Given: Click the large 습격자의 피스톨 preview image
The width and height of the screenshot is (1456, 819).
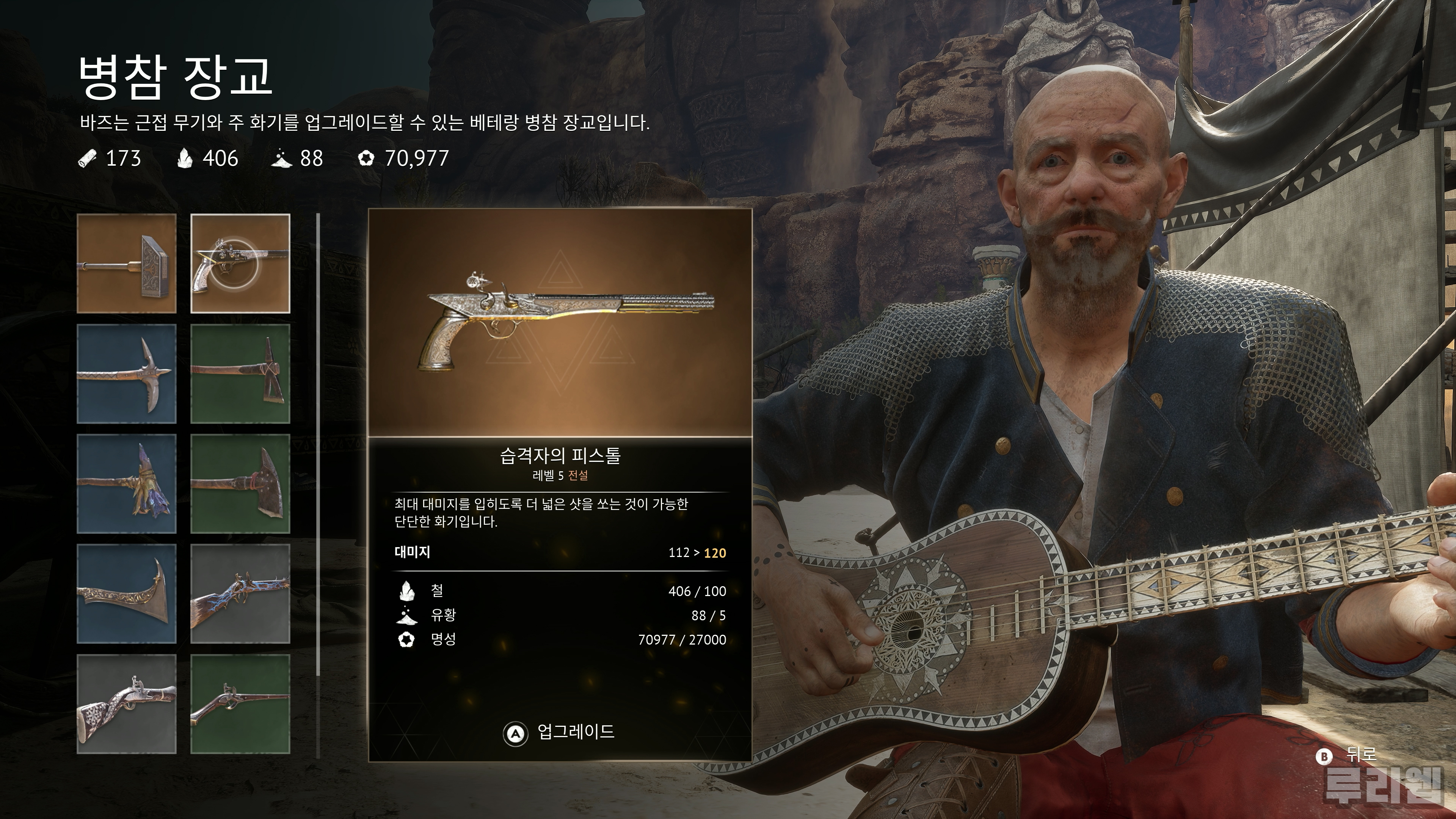Looking at the screenshot, I should coord(560,323).
